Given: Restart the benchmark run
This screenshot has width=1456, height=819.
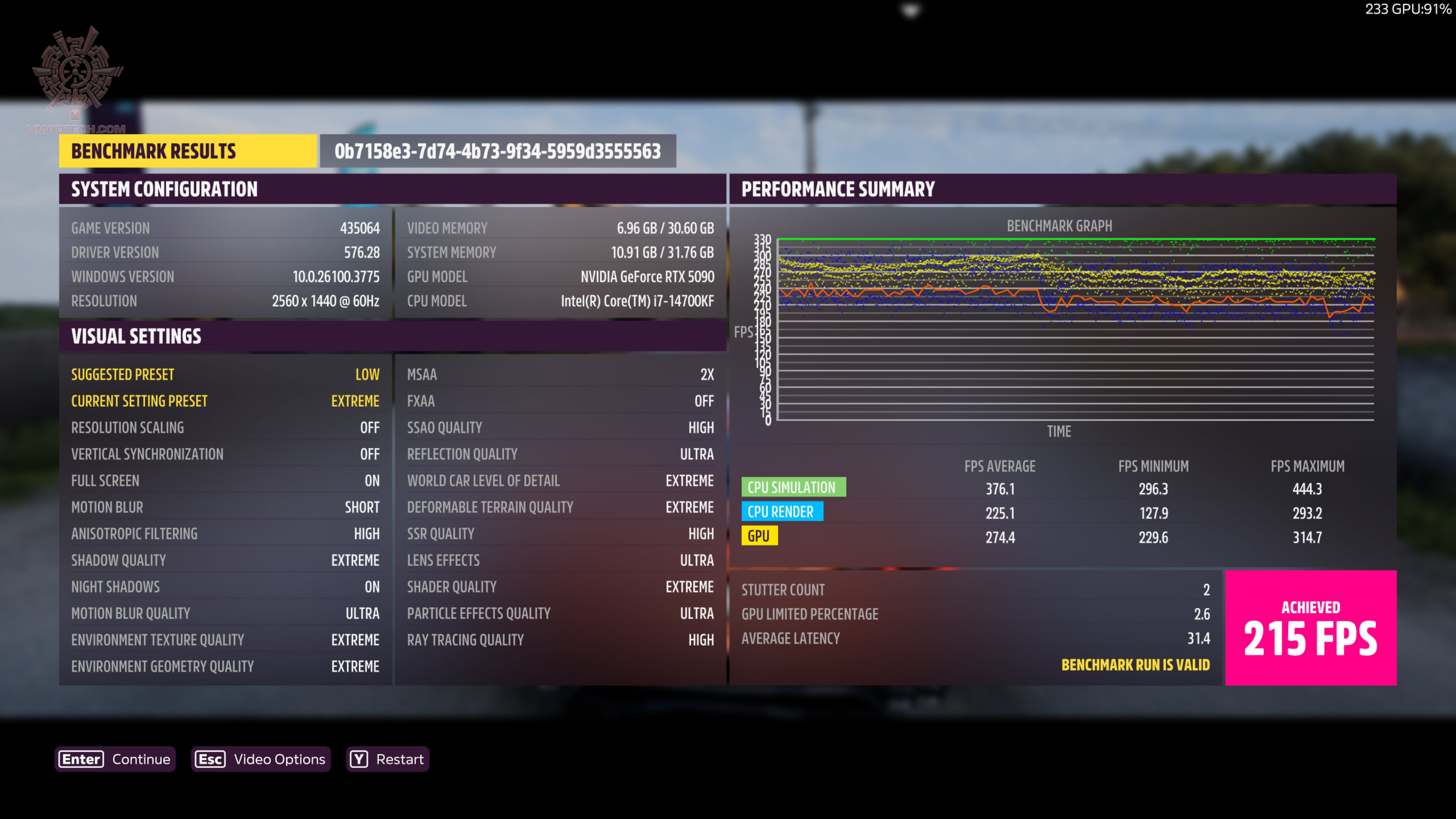Looking at the screenshot, I should (388, 759).
